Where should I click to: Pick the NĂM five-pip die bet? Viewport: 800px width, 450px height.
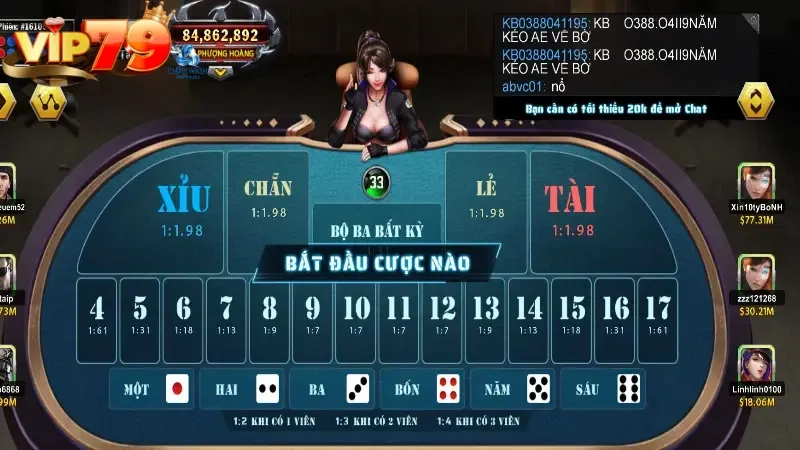tap(512, 388)
